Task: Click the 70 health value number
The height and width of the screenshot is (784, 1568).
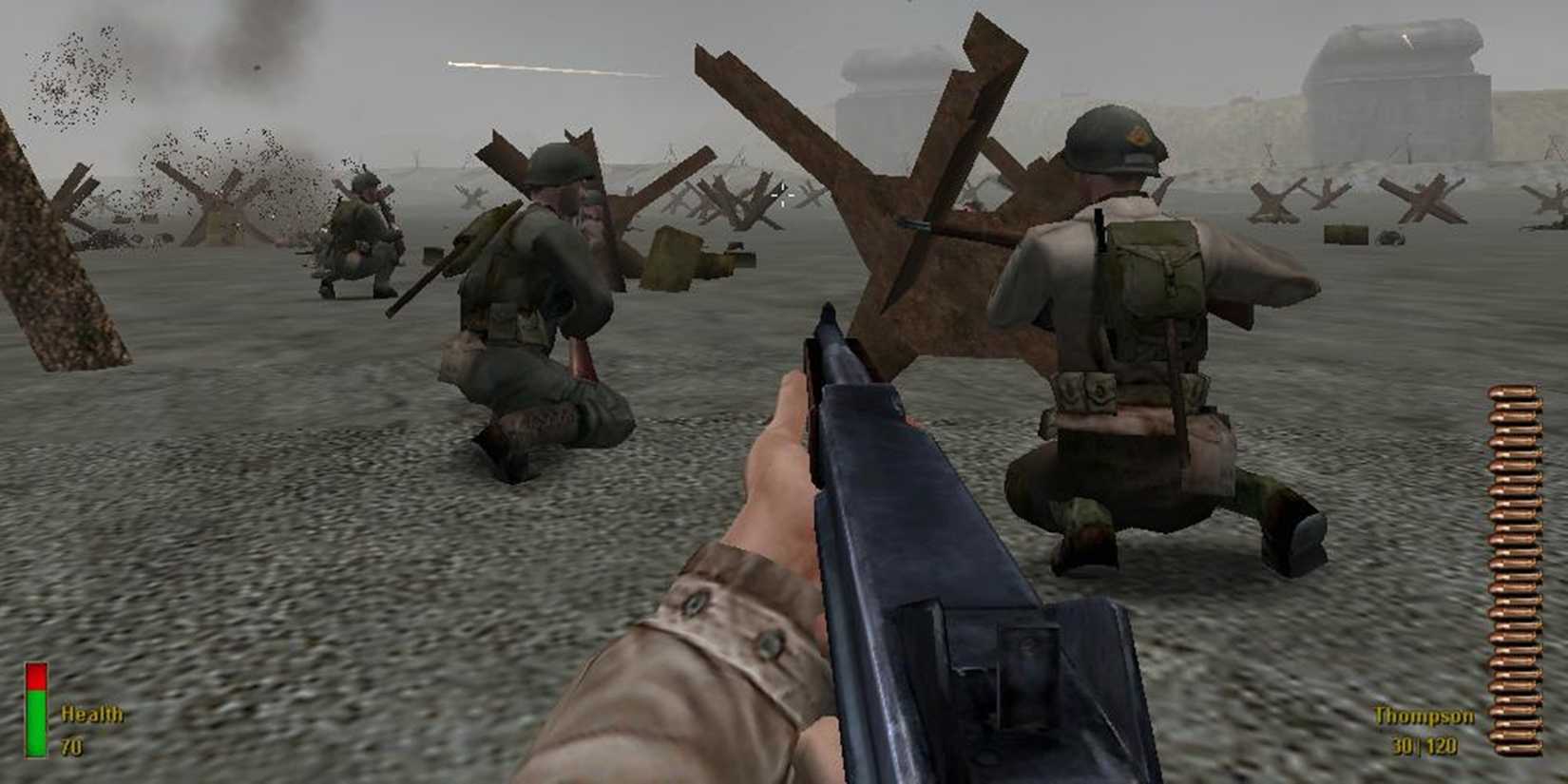Action: coord(73,745)
